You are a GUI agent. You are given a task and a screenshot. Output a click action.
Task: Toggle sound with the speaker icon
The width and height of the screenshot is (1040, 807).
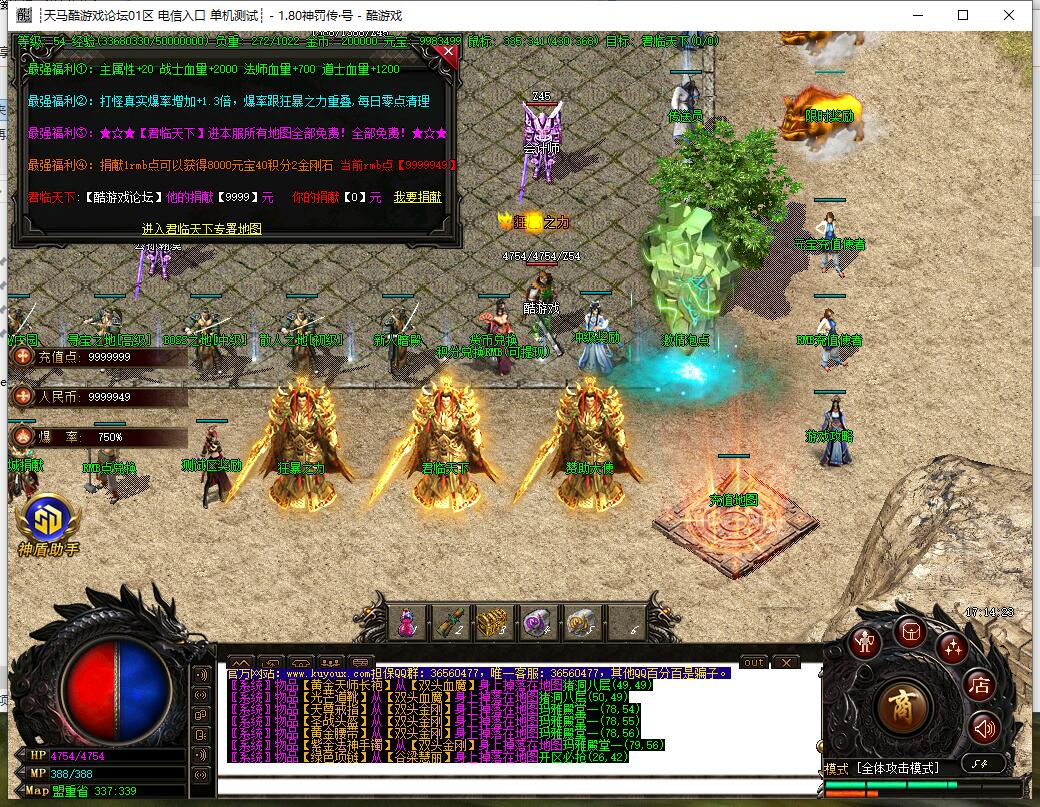coord(984,727)
